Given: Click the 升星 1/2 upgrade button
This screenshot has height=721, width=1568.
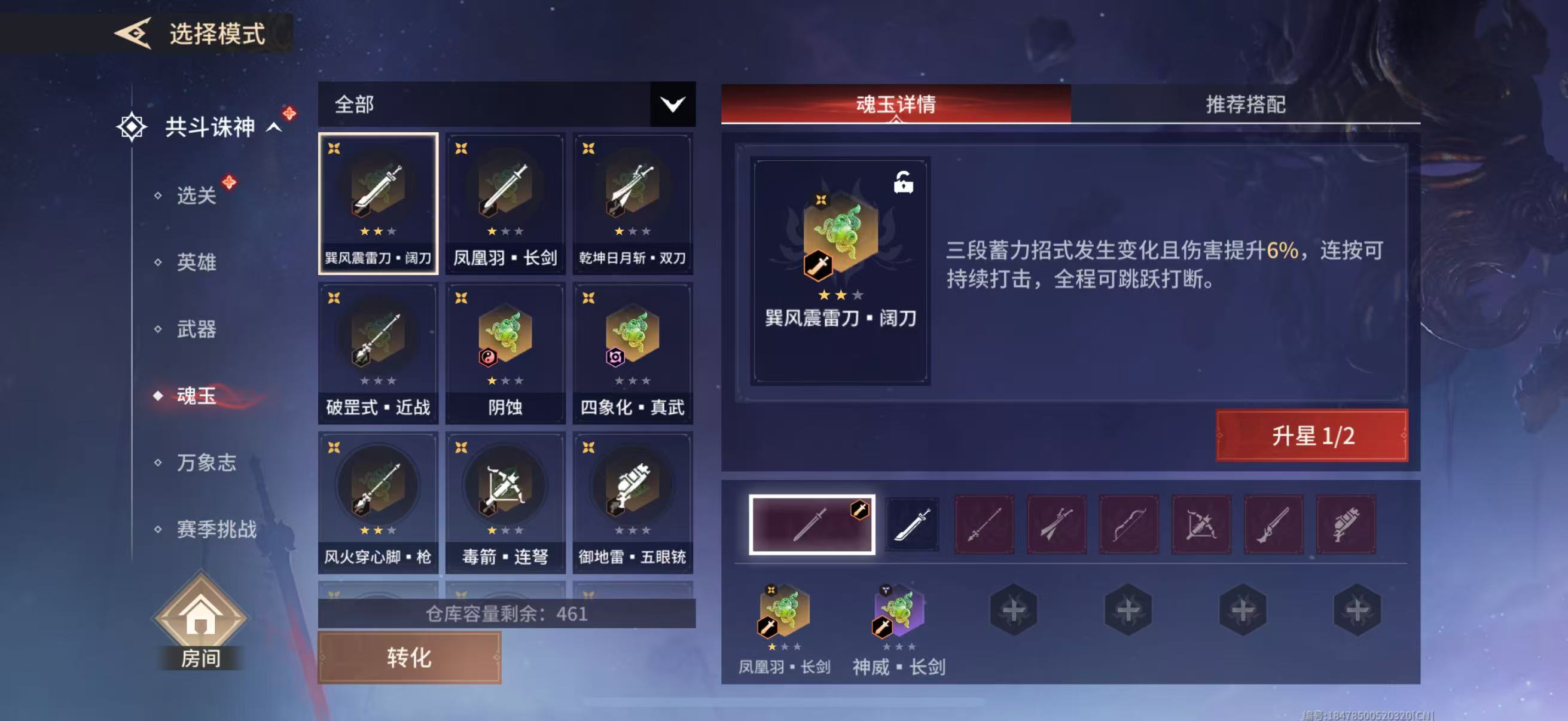Looking at the screenshot, I should point(1311,436).
